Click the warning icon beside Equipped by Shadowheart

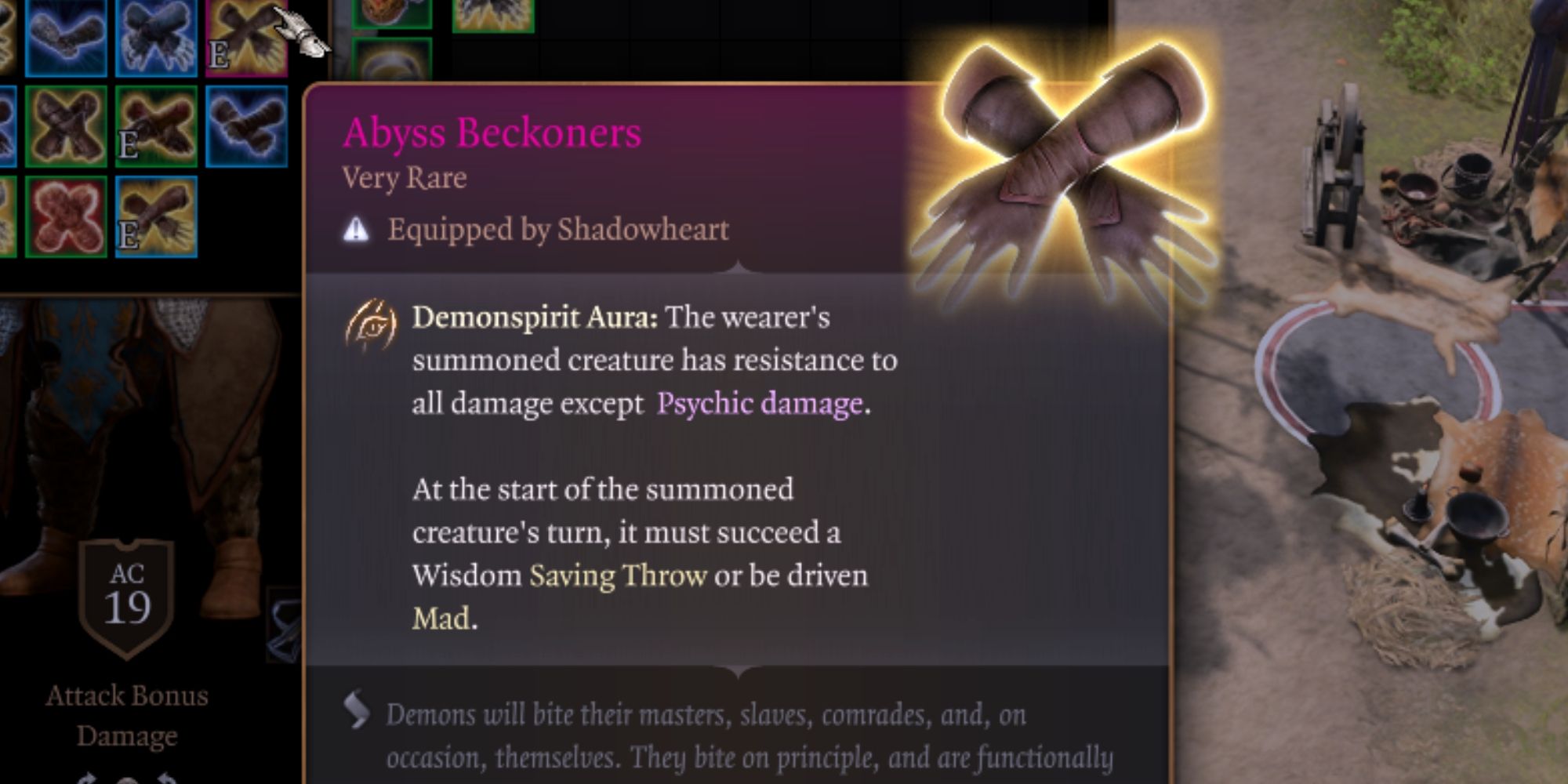357,229
